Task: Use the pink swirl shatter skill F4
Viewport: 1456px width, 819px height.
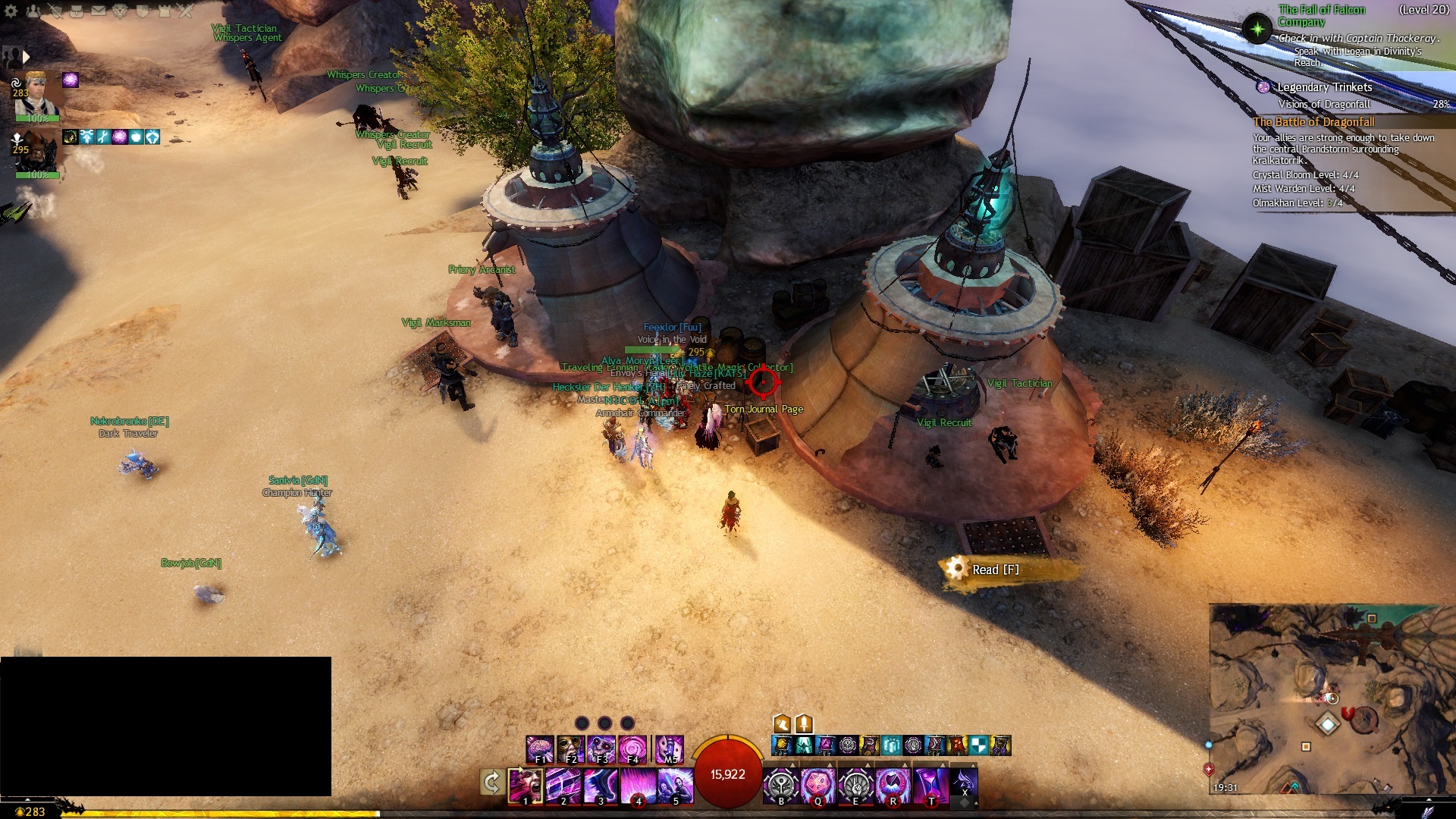Action: pos(632,748)
